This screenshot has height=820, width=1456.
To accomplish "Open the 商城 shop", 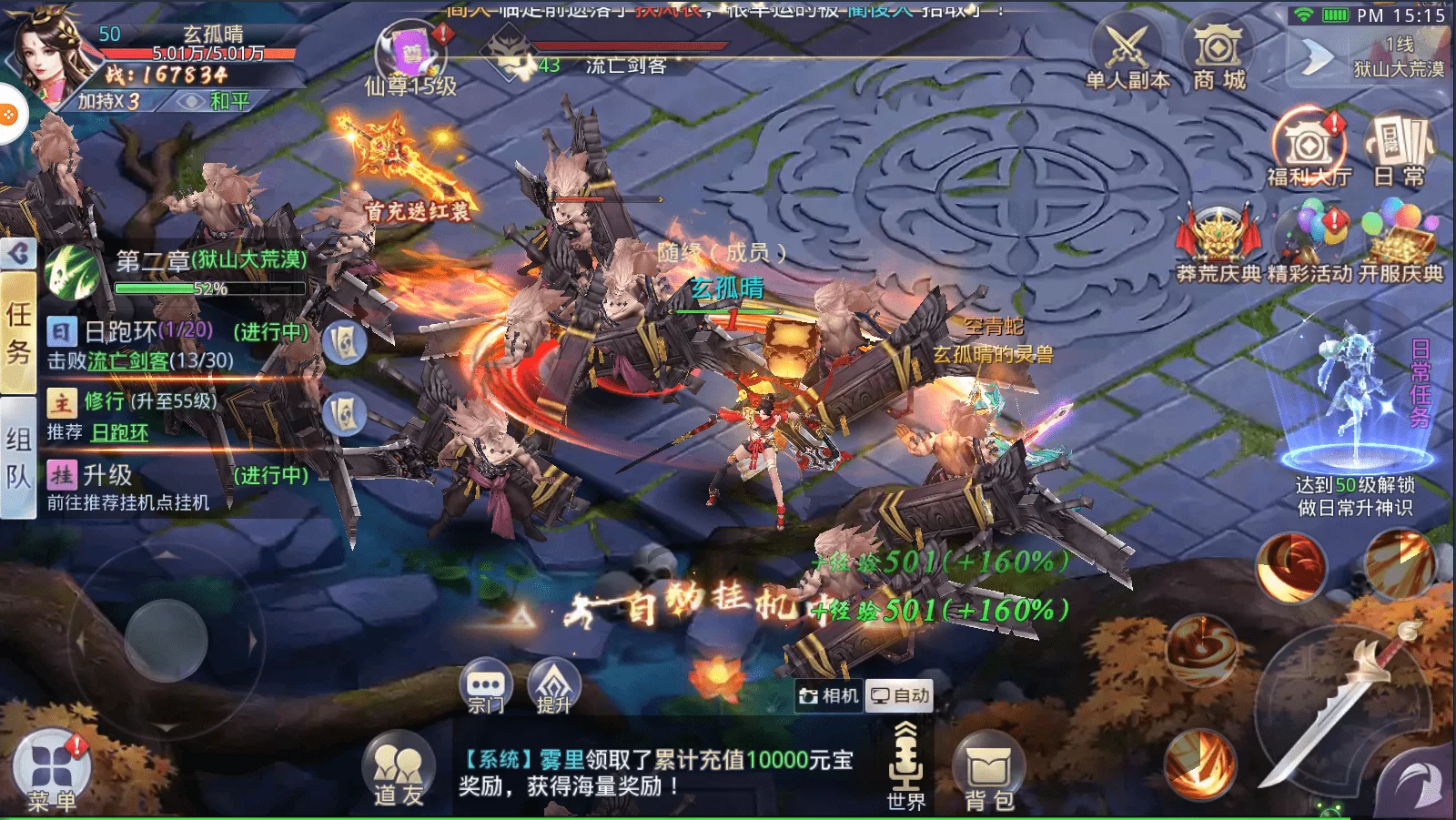I will click(x=1218, y=56).
